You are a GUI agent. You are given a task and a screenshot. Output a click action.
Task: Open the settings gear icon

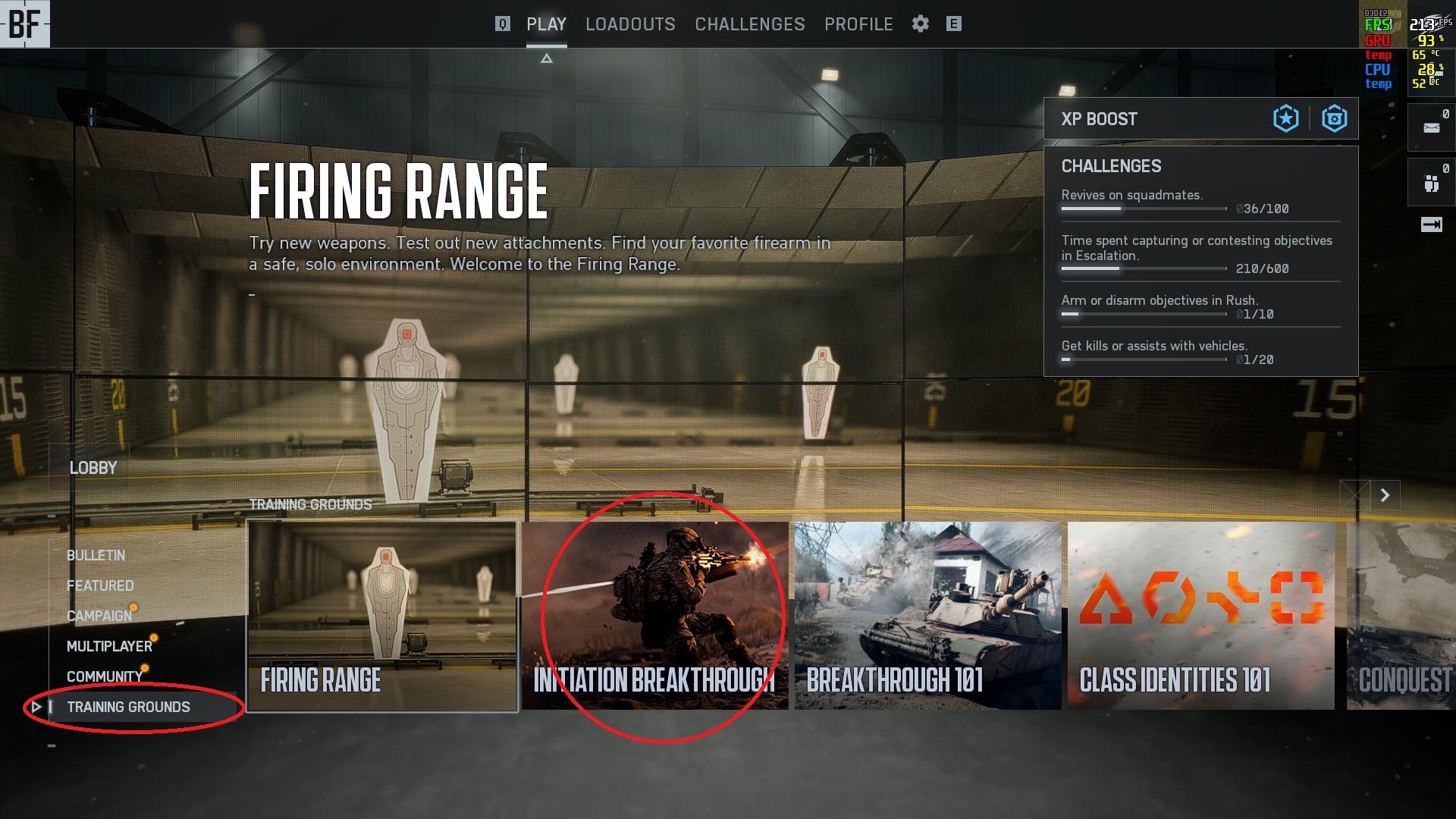tap(920, 24)
